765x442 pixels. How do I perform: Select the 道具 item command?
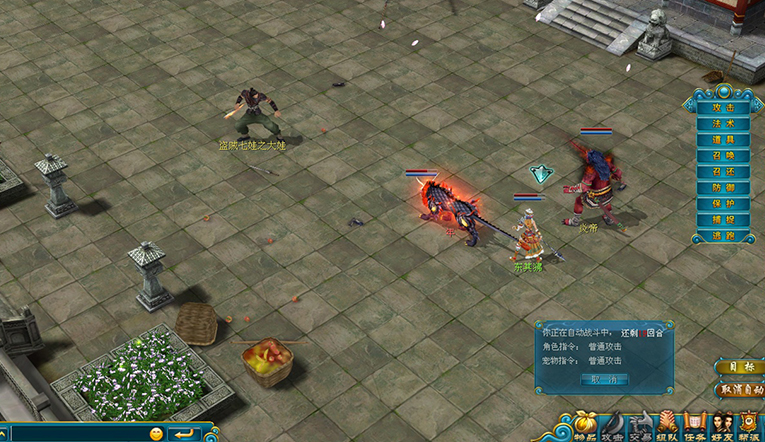pos(723,140)
